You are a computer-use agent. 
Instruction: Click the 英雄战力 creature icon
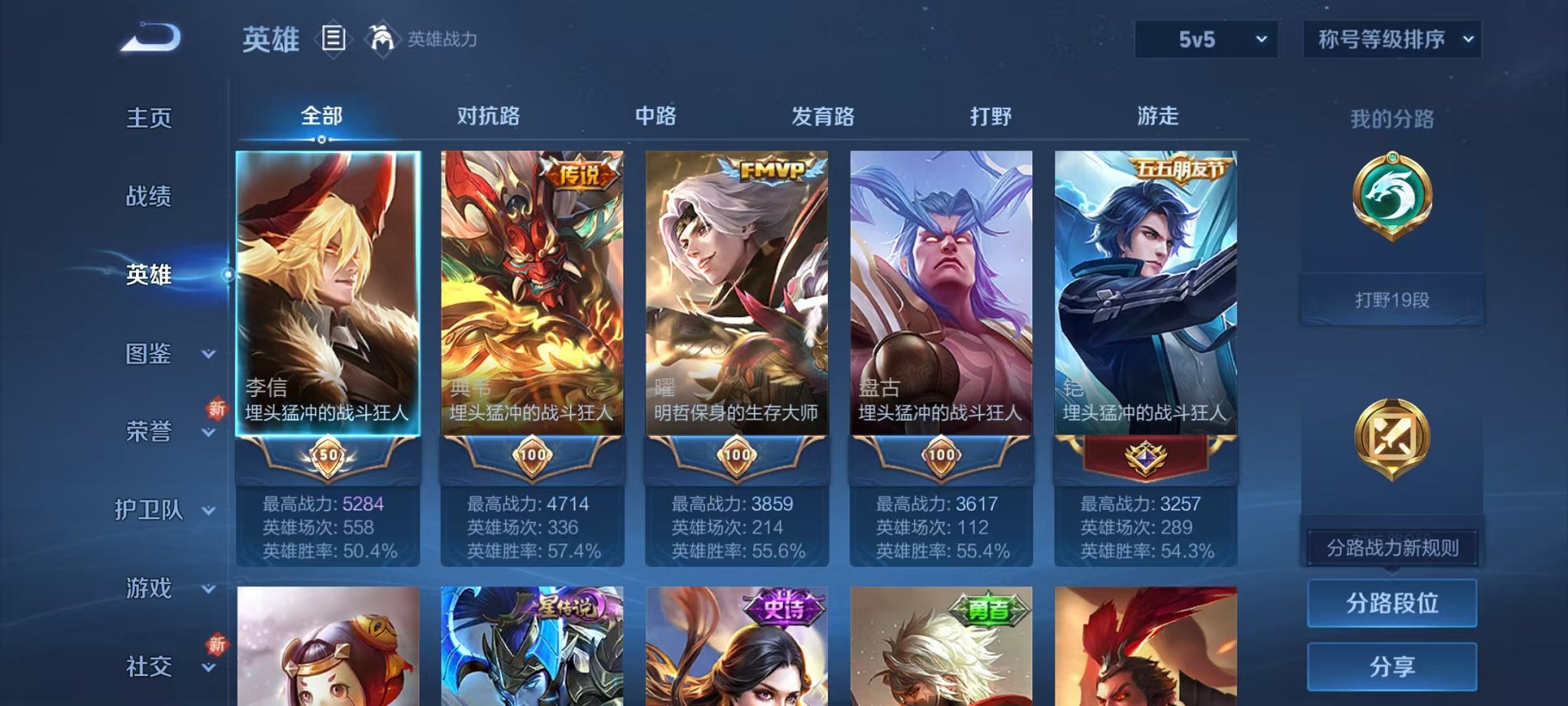(x=381, y=37)
